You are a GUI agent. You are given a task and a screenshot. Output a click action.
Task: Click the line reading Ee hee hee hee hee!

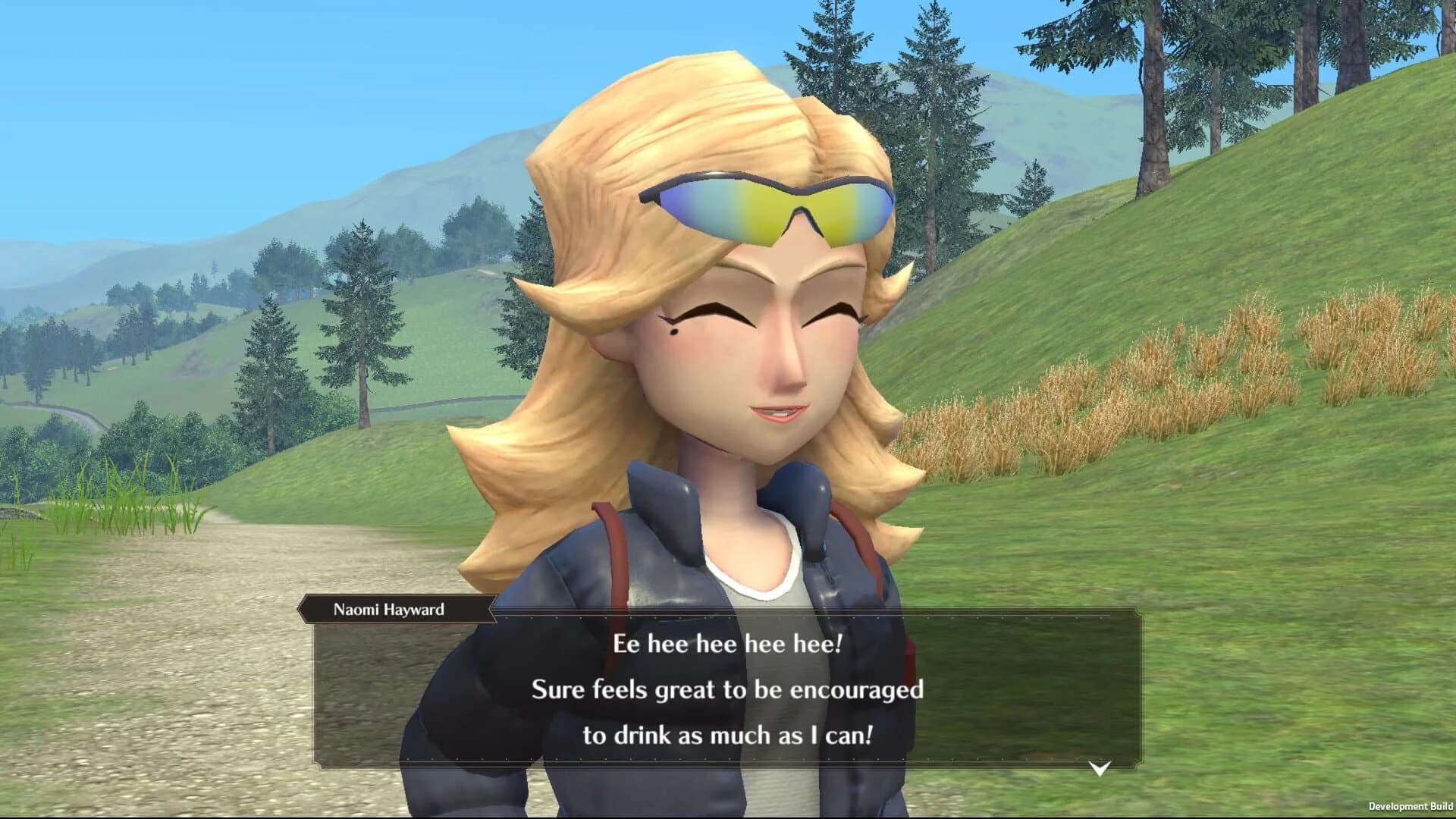pyautogui.click(x=728, y=646)
